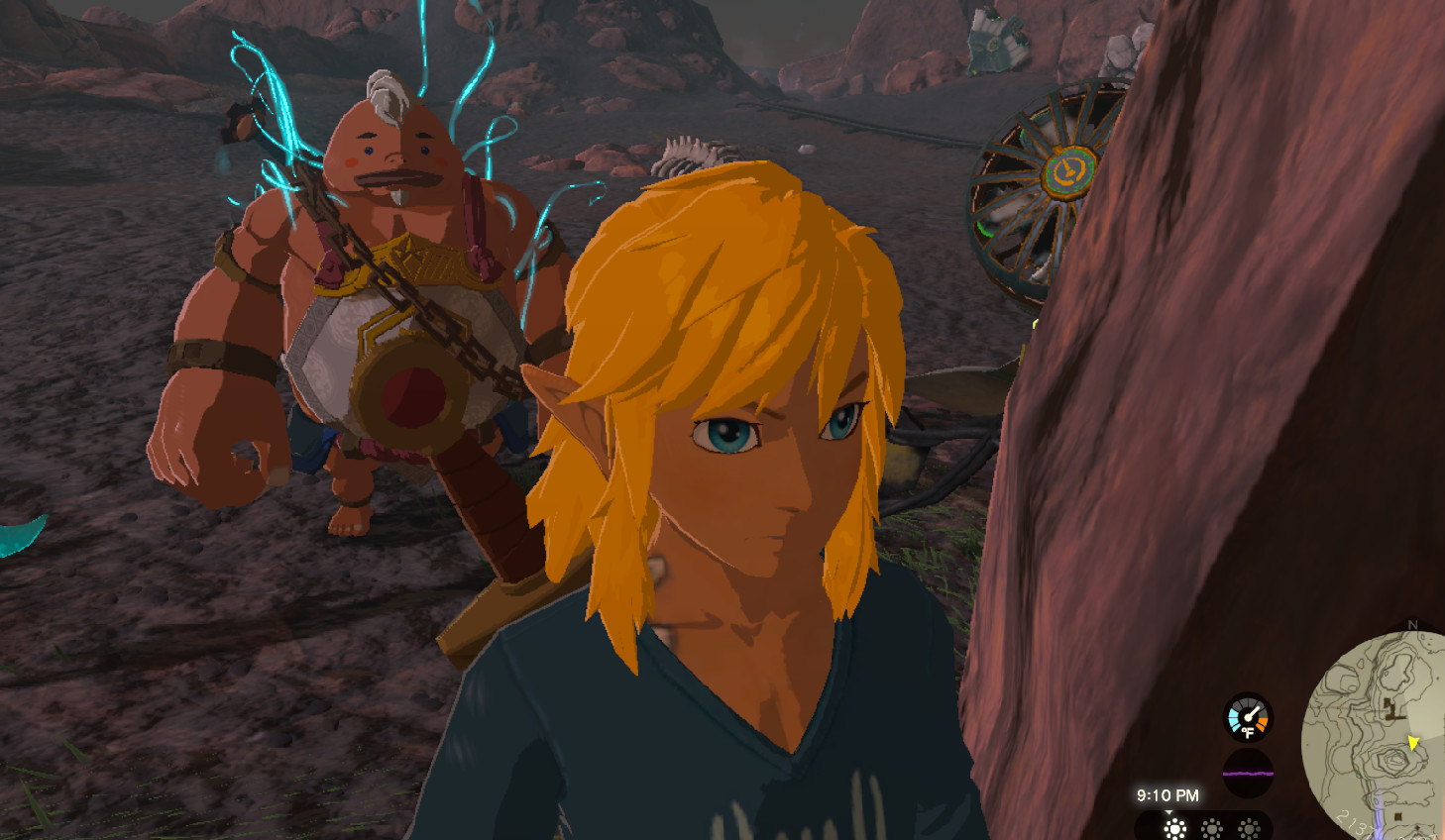Click the rightmost dimmed weather forecast icon
This screenshot has width=1445, height=840.
coord(1249,826)
